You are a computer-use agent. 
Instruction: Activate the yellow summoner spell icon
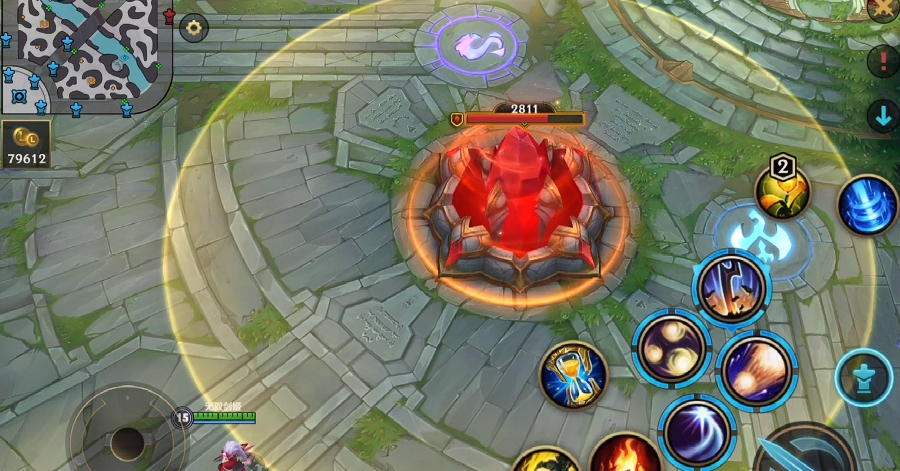pyautogui.click(x=545, y=461)
